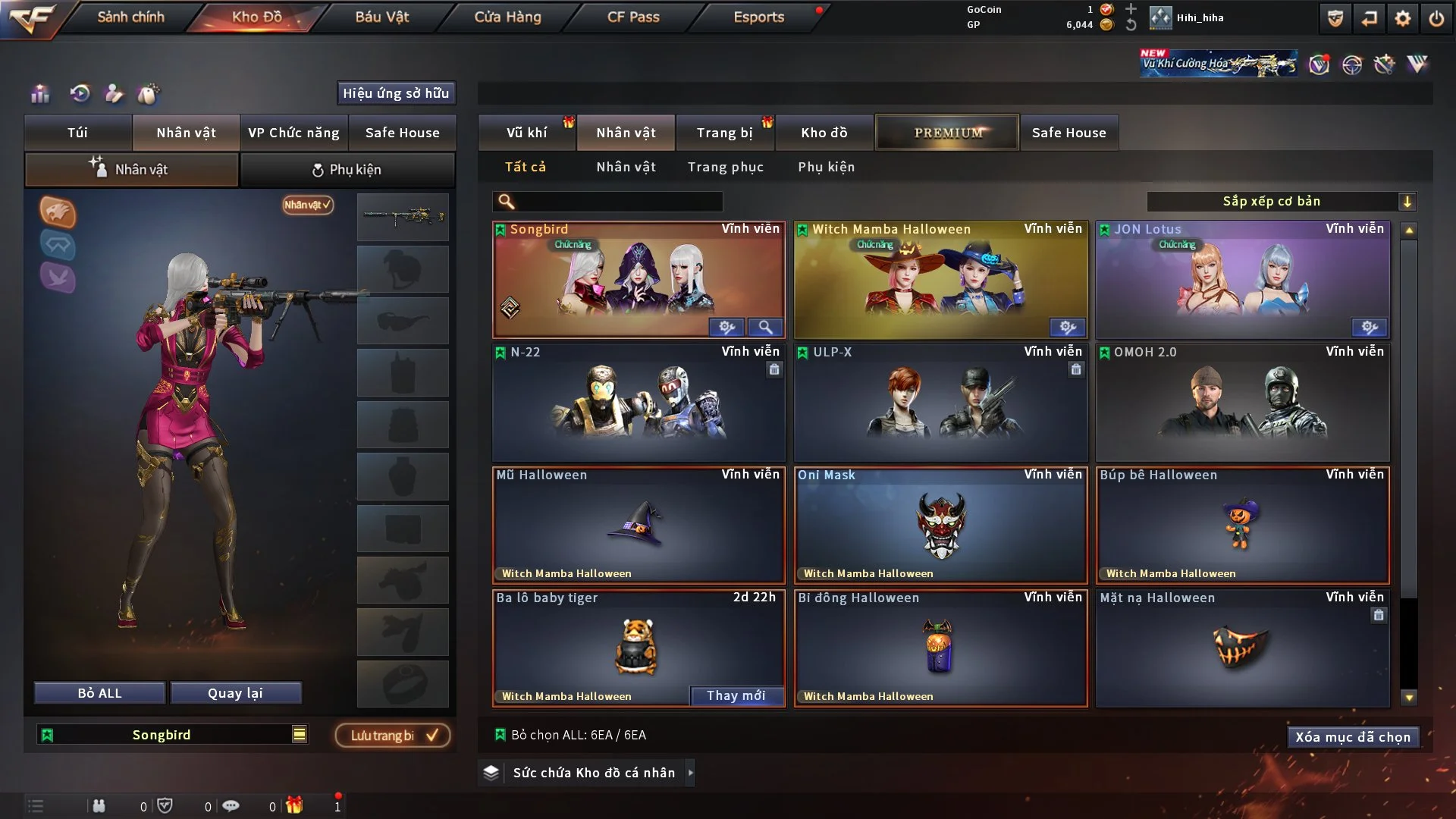Viewport: 1456px width, 819px height.
Task: Click the magnifier icon on the Songbird card
Action: tap(765, 327)
